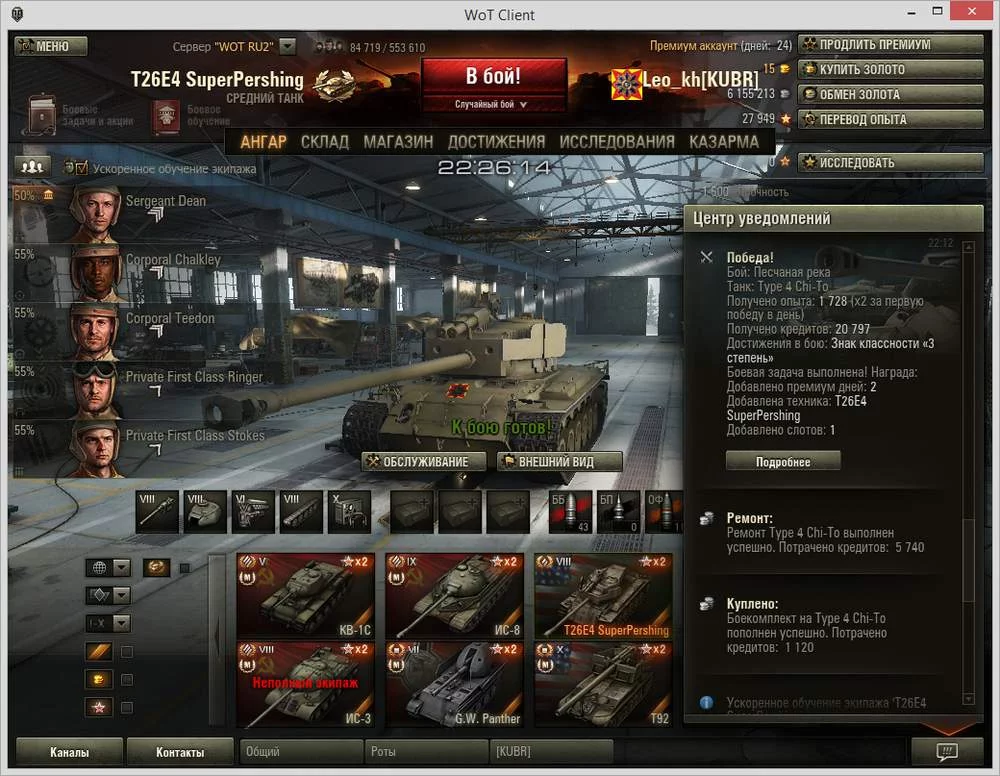
Task: Switch to the Казарма tab
Action: point(723,142)
